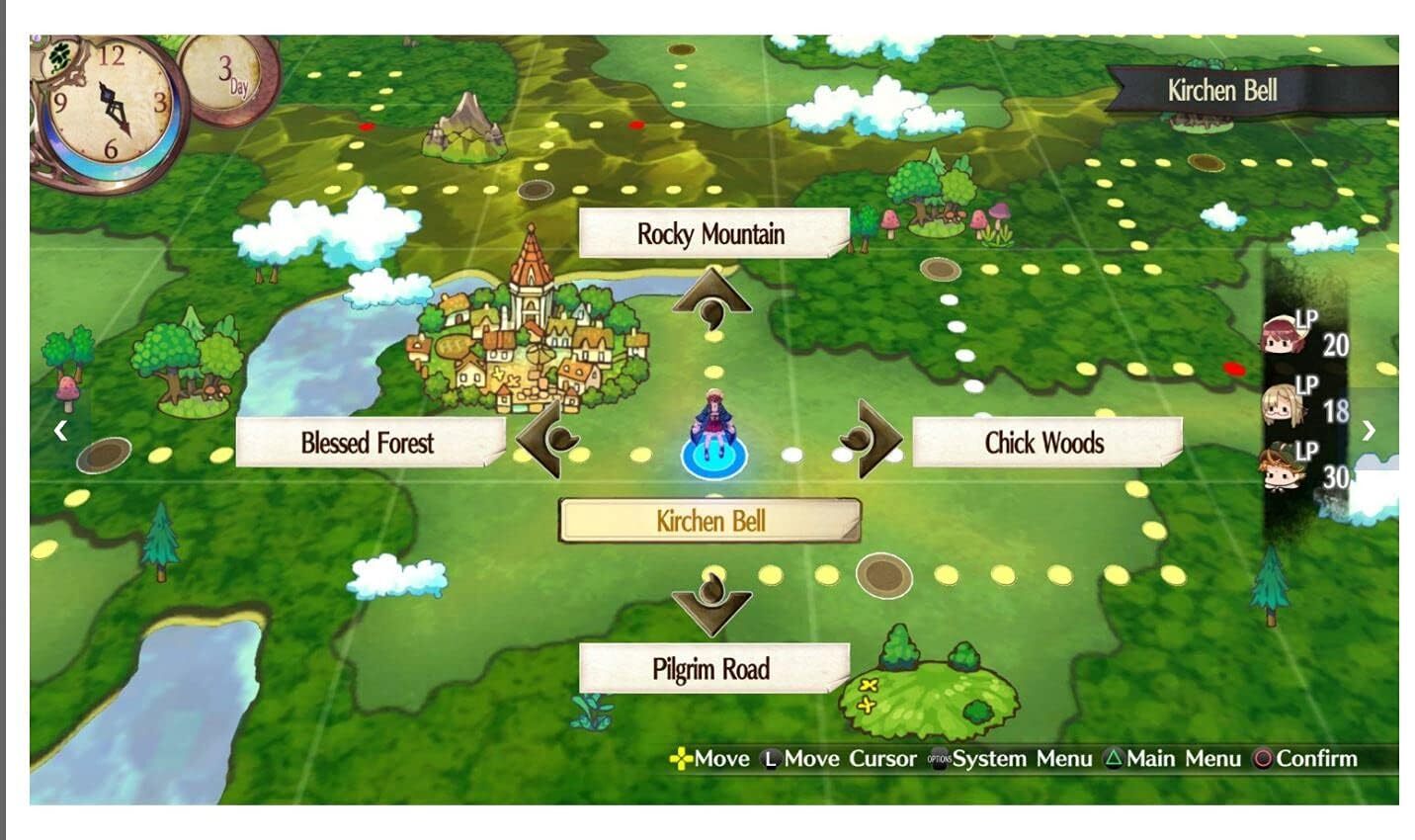Select the blonde party member with 18 LP

(x=1284, y=403)
